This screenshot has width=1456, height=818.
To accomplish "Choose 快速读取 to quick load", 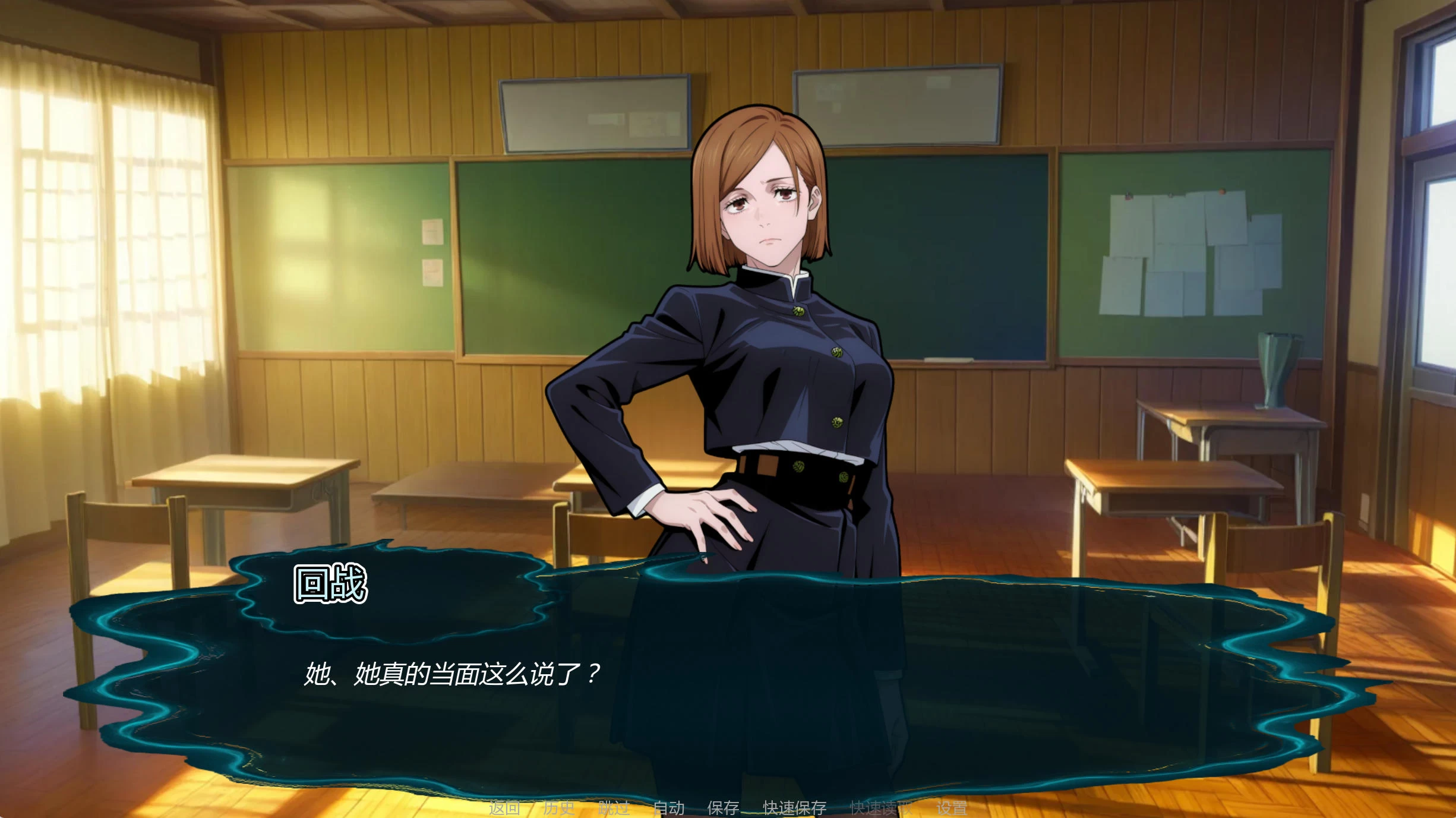I will 881,808.
